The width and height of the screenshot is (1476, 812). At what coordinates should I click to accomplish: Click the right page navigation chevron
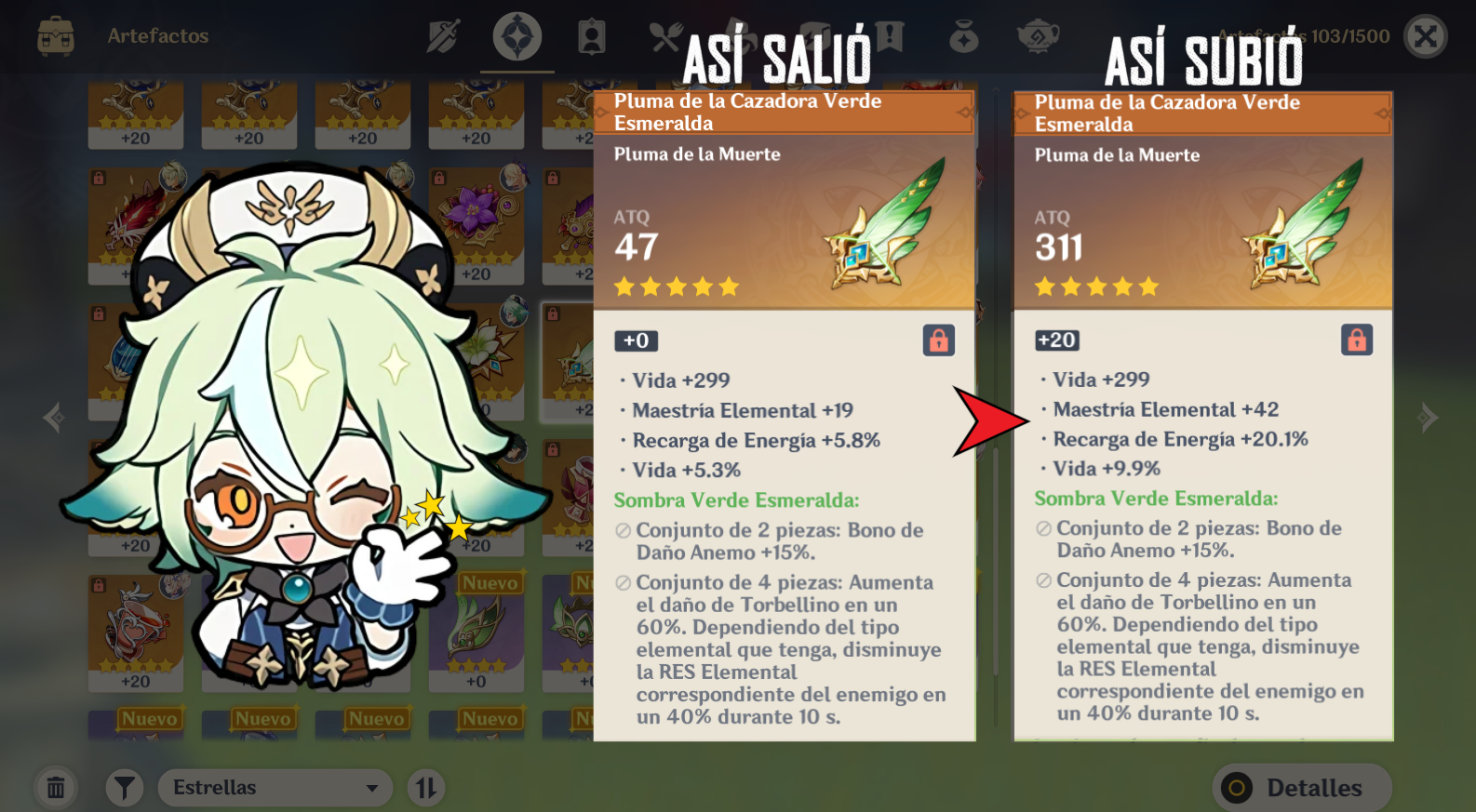click(1427, 418)
